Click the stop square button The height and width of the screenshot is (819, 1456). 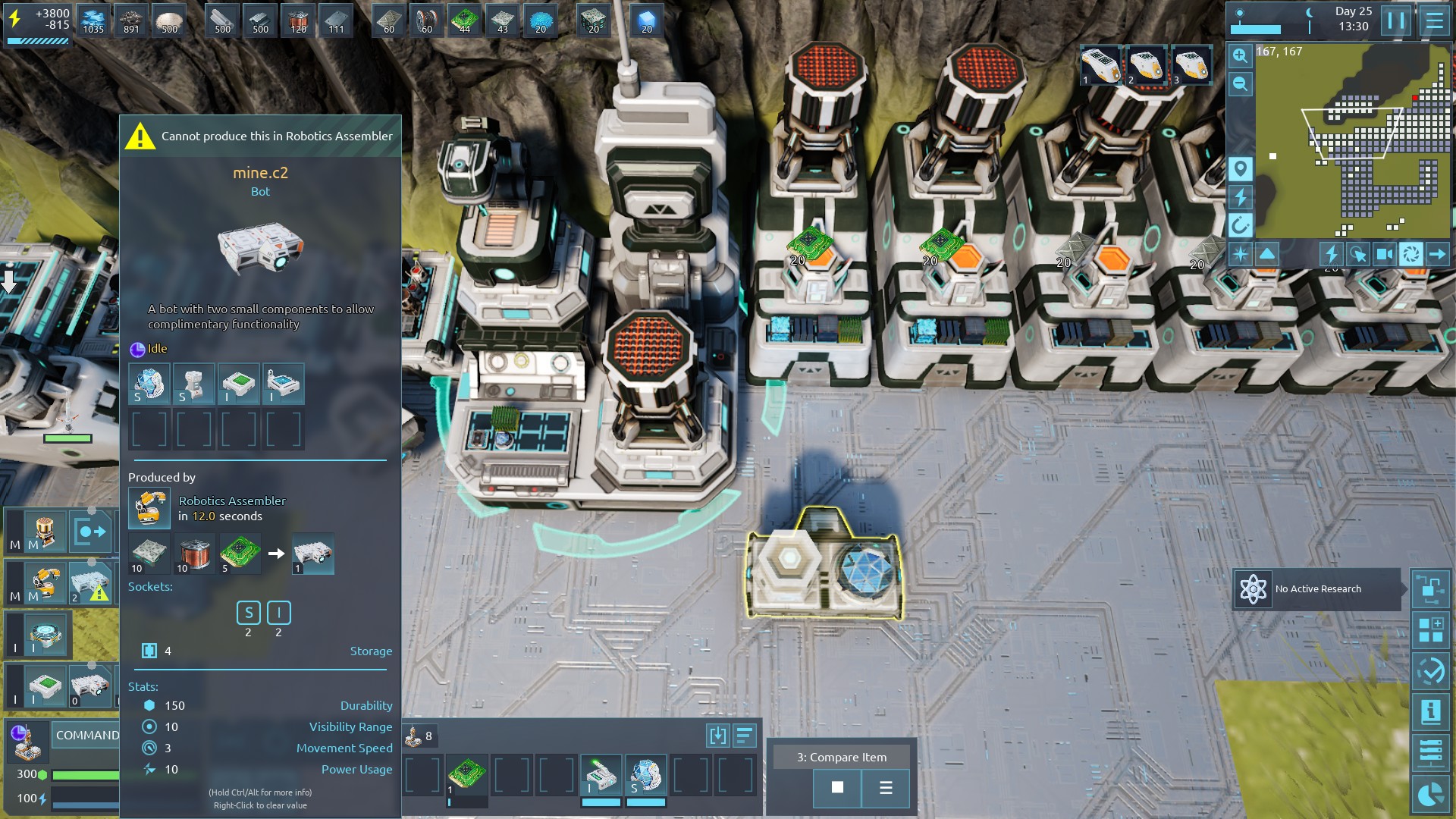coord(837,787)
